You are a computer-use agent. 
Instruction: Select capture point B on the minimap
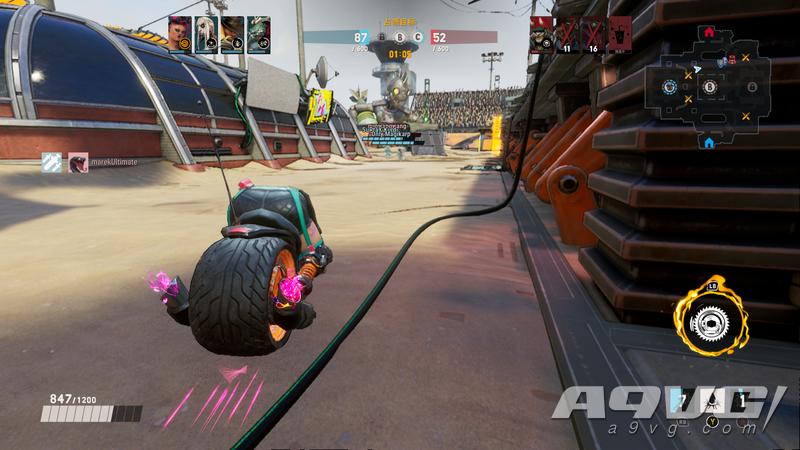coord(708,88)
